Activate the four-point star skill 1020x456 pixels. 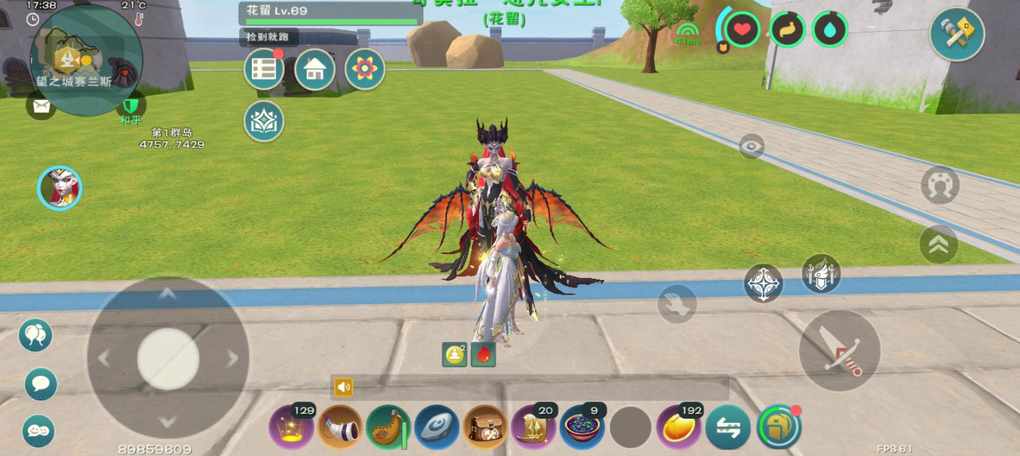click(763, 283)
